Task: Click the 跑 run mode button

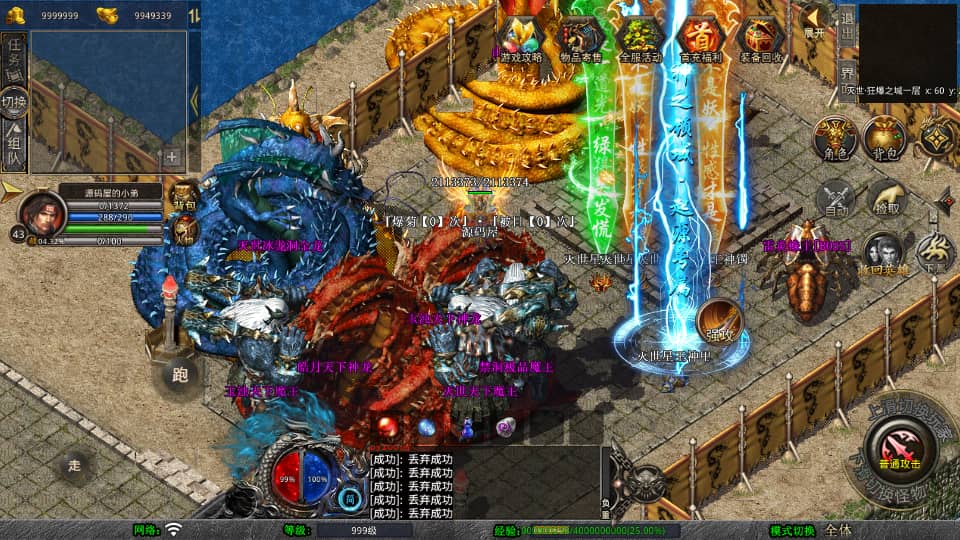Action: point(180,376)
